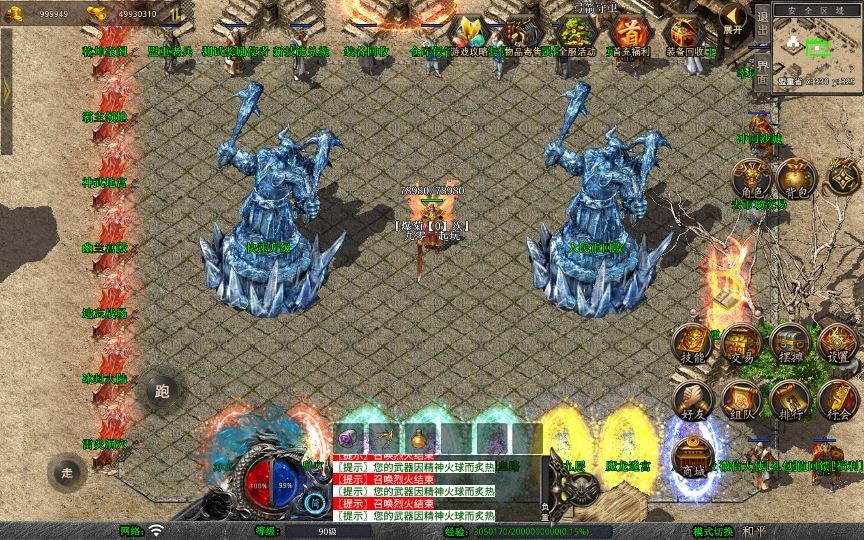864x540 pixels.
Task: Open the 物品寄售 consignment shop
Action: coord(521,36)
